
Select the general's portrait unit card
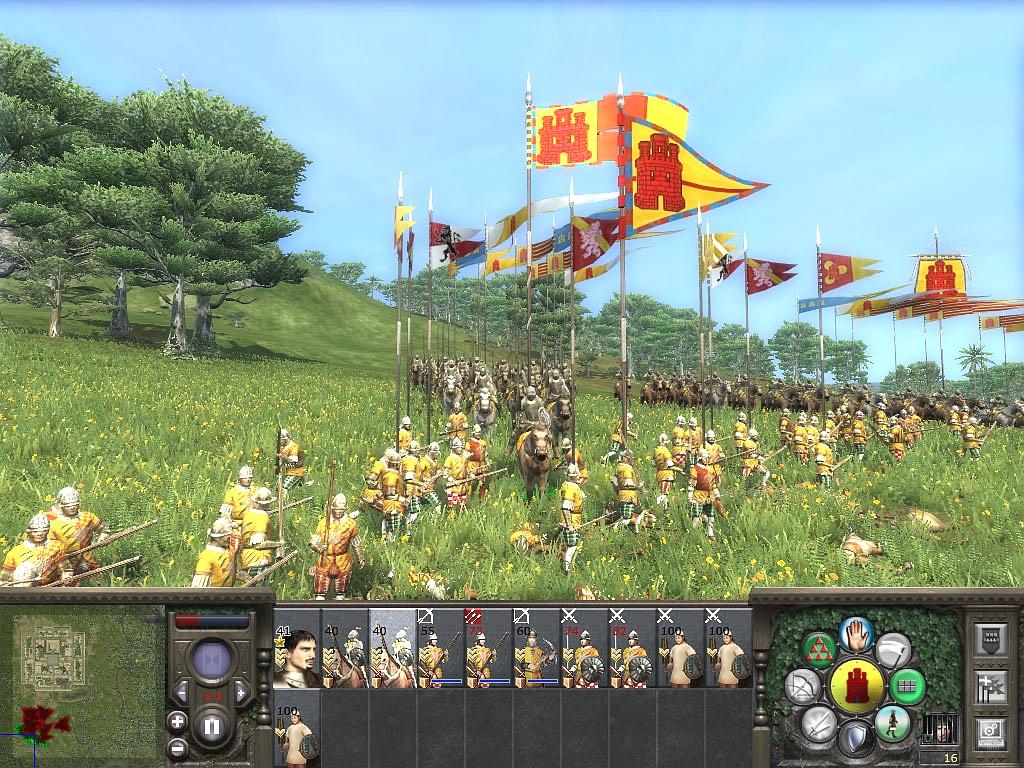point(297,648)
